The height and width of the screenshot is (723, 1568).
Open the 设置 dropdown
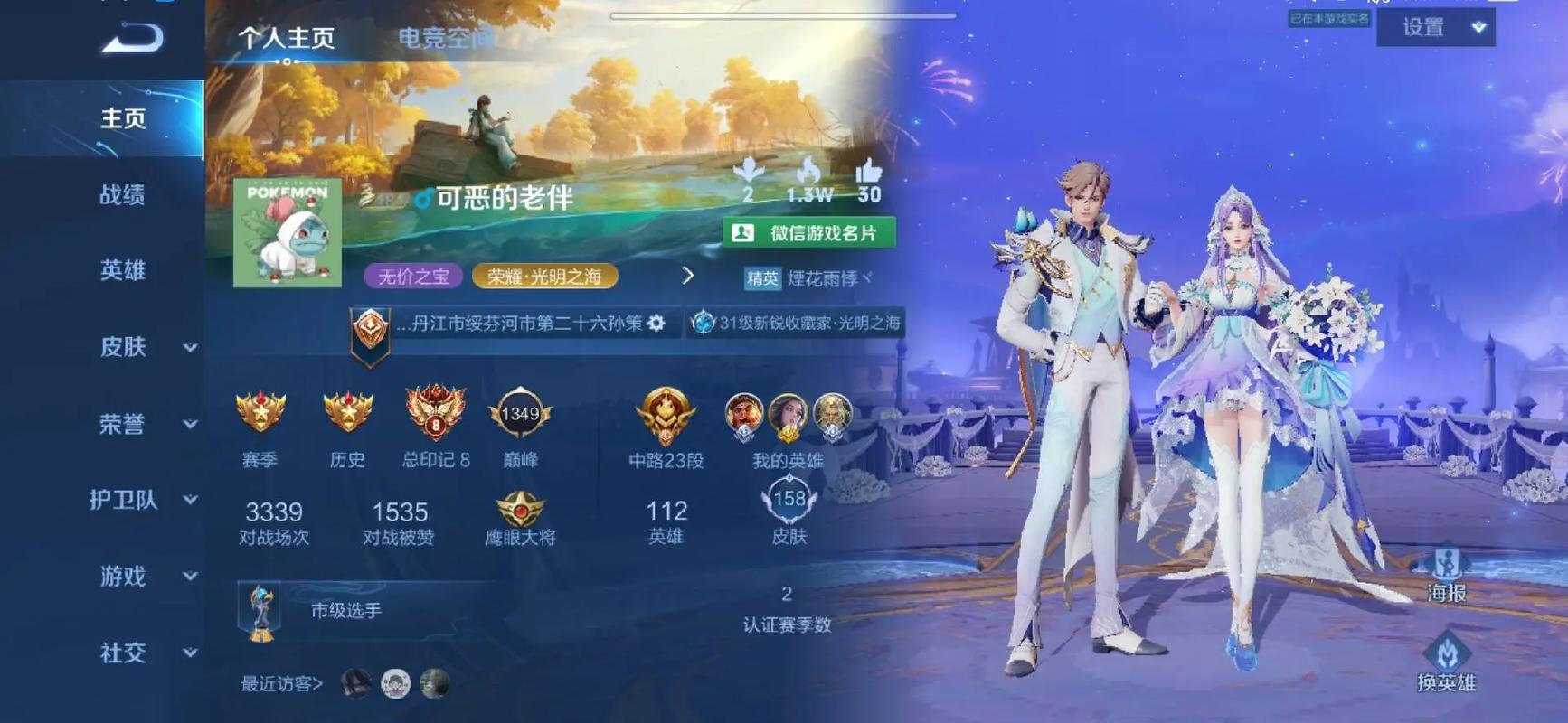click(1435, 28)
